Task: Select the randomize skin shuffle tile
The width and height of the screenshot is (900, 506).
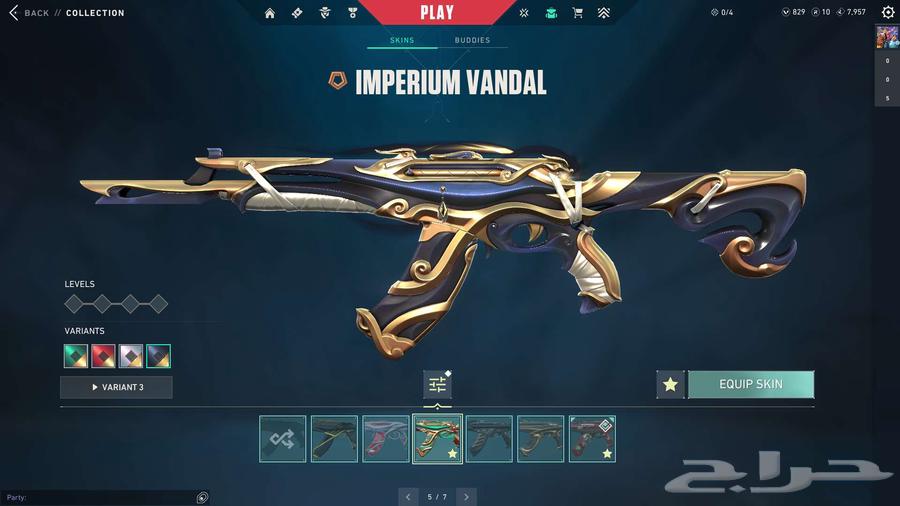Action: [282, 439]
